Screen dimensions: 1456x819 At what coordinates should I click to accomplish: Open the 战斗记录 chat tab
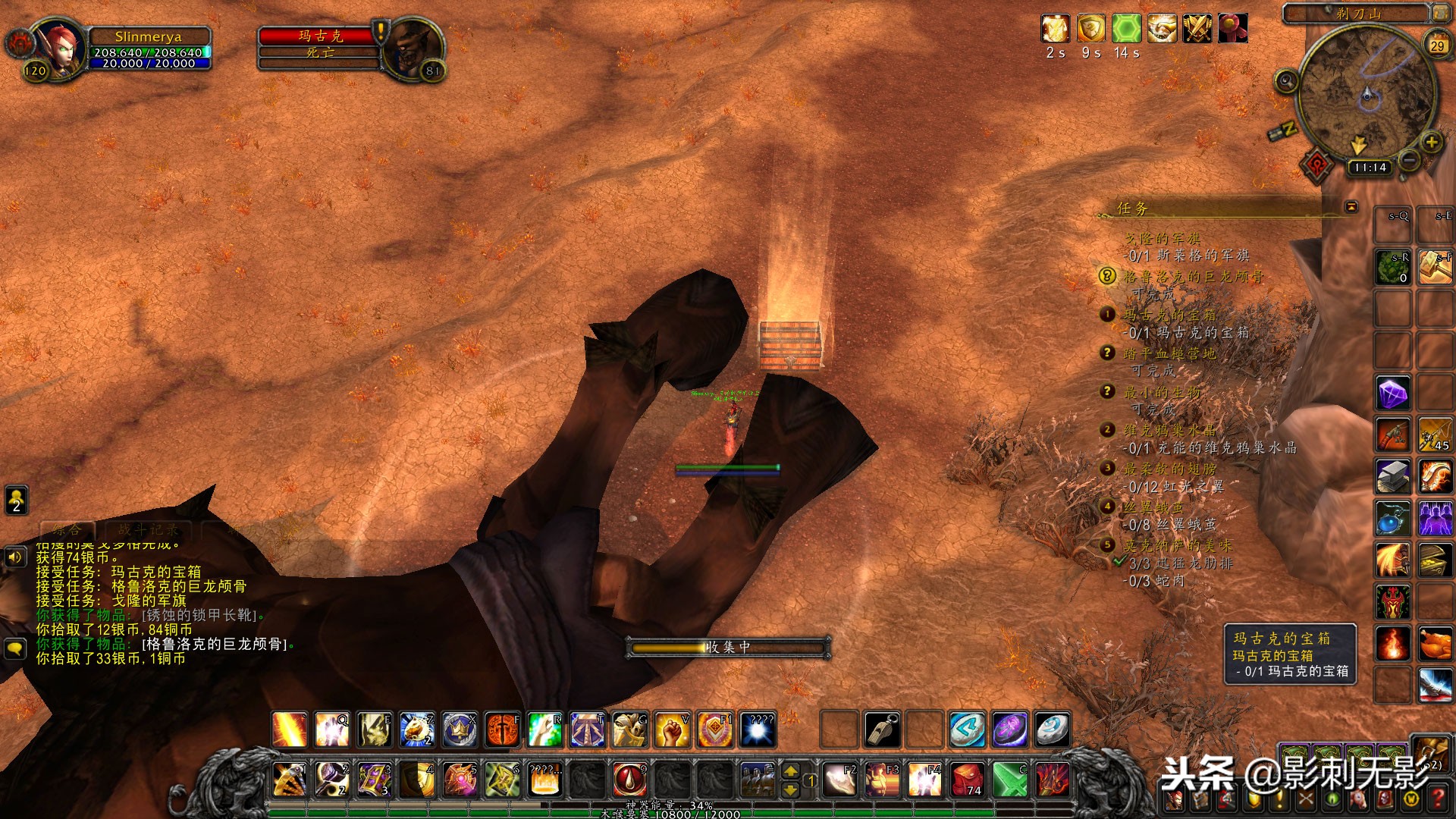pyautogui.click(x=149, y=530)
